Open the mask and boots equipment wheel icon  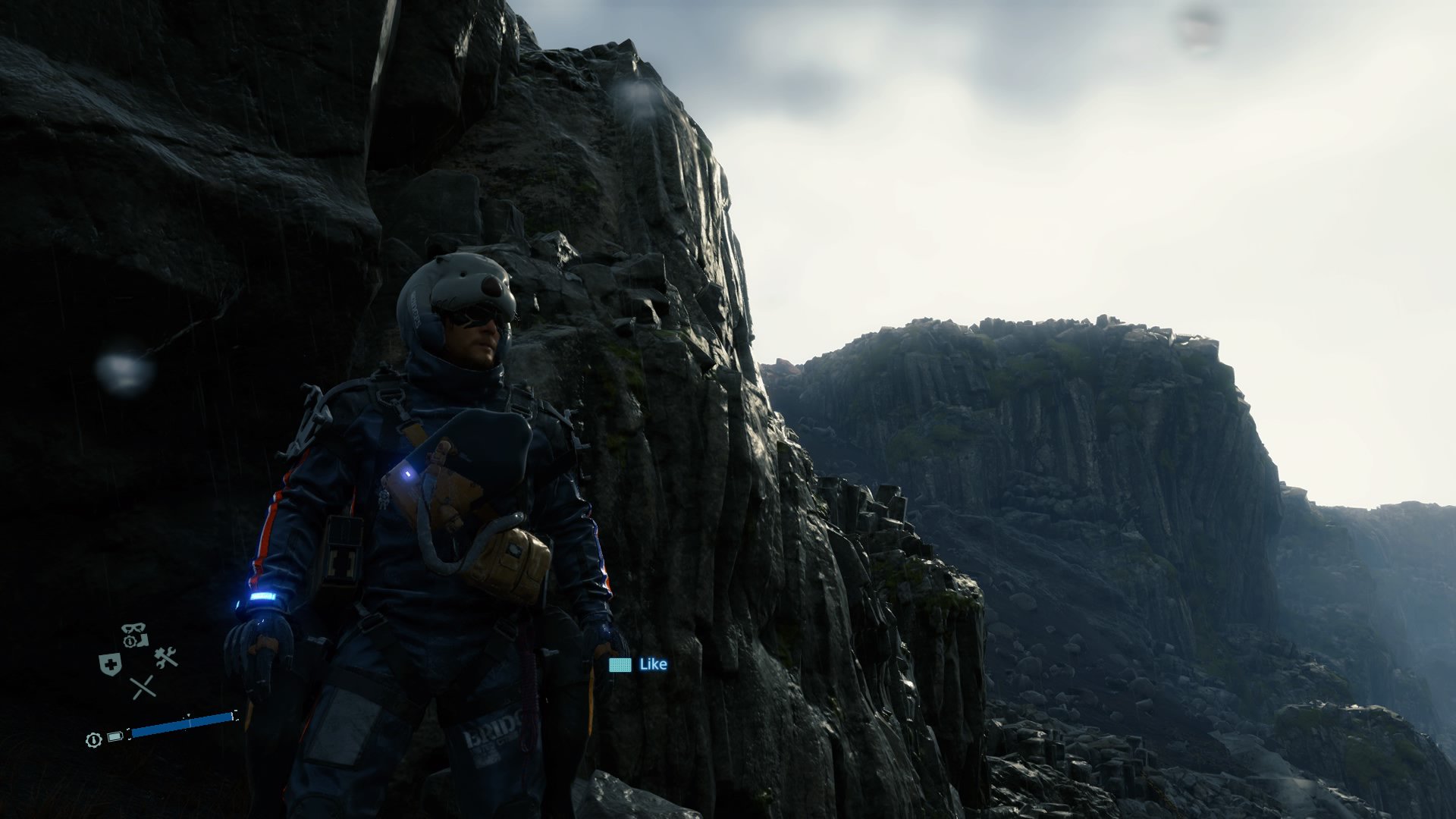(134, 635)
